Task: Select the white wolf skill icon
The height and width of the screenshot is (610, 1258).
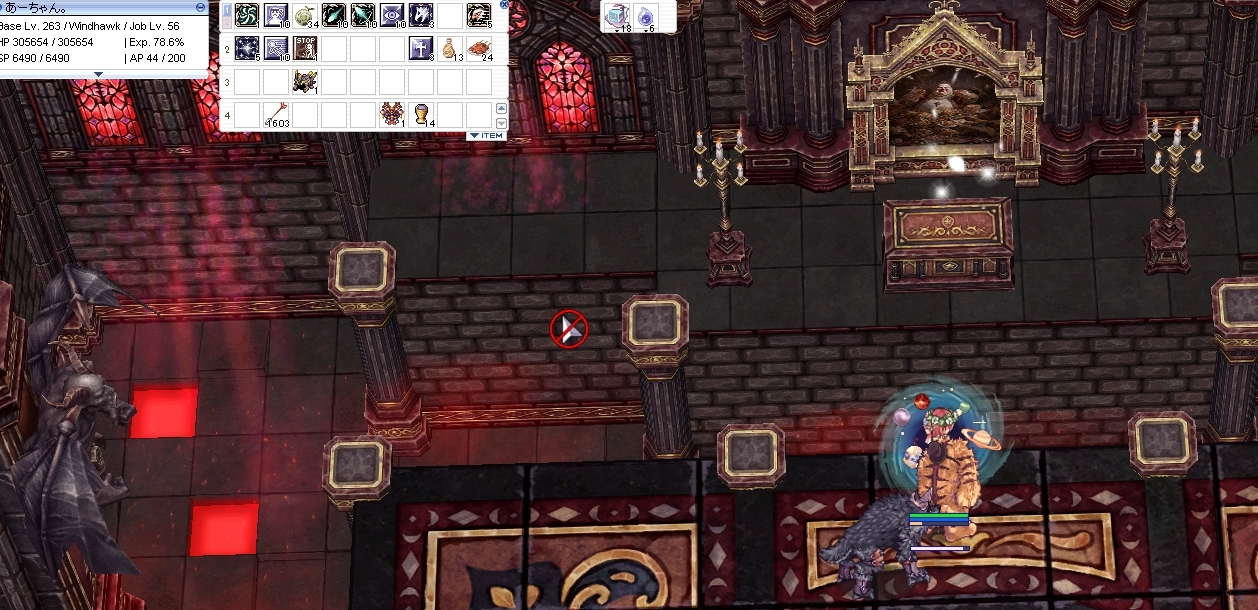Action: pos(421,15)
